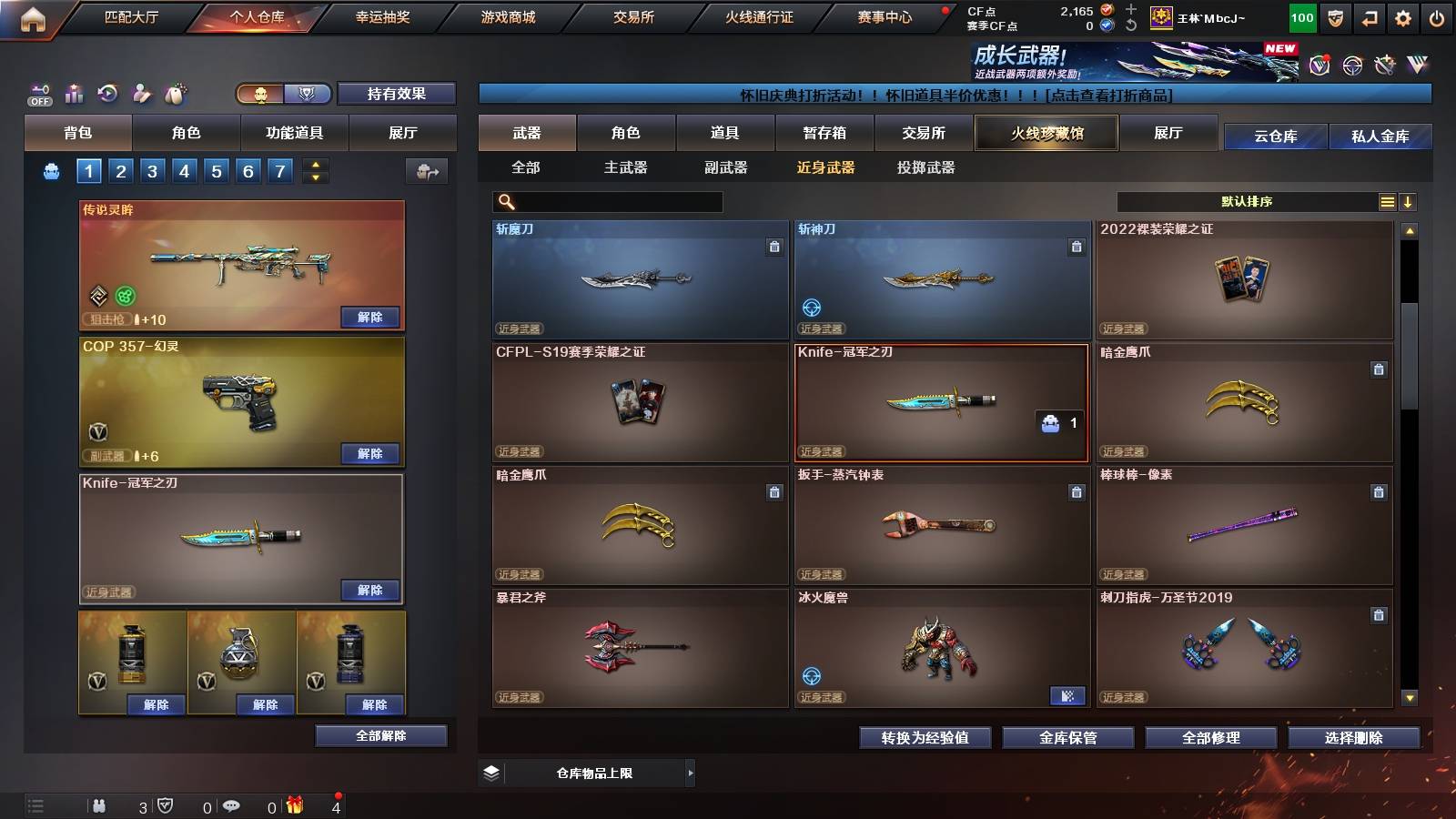
Task: Switch to the 火线珍藏馆 tab
Action: pos(1046,133)
